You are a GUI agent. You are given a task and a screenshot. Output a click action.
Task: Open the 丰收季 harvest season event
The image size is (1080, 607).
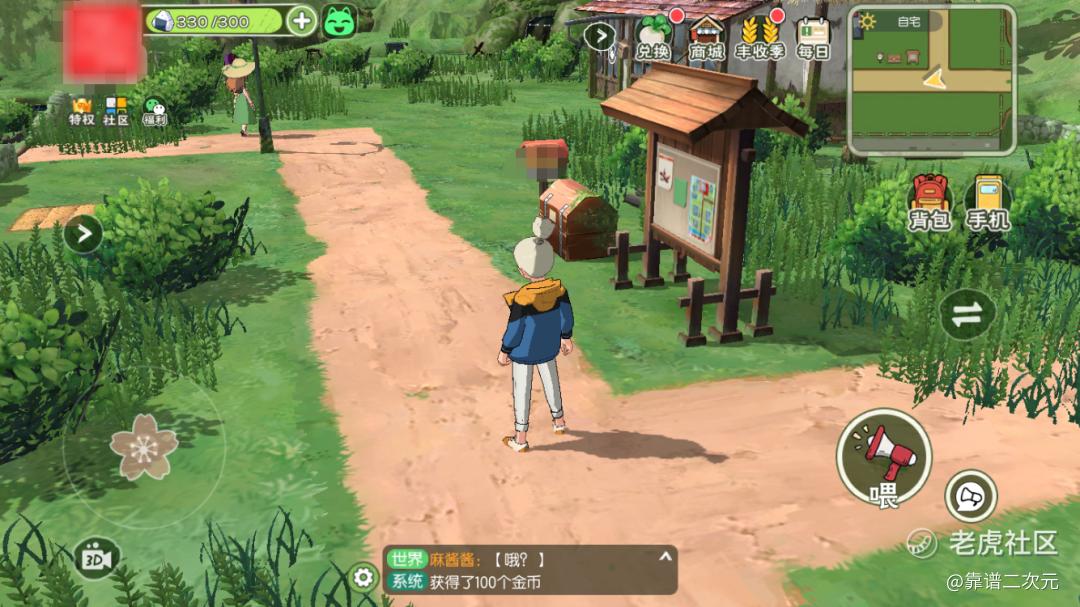coord(760,36)
